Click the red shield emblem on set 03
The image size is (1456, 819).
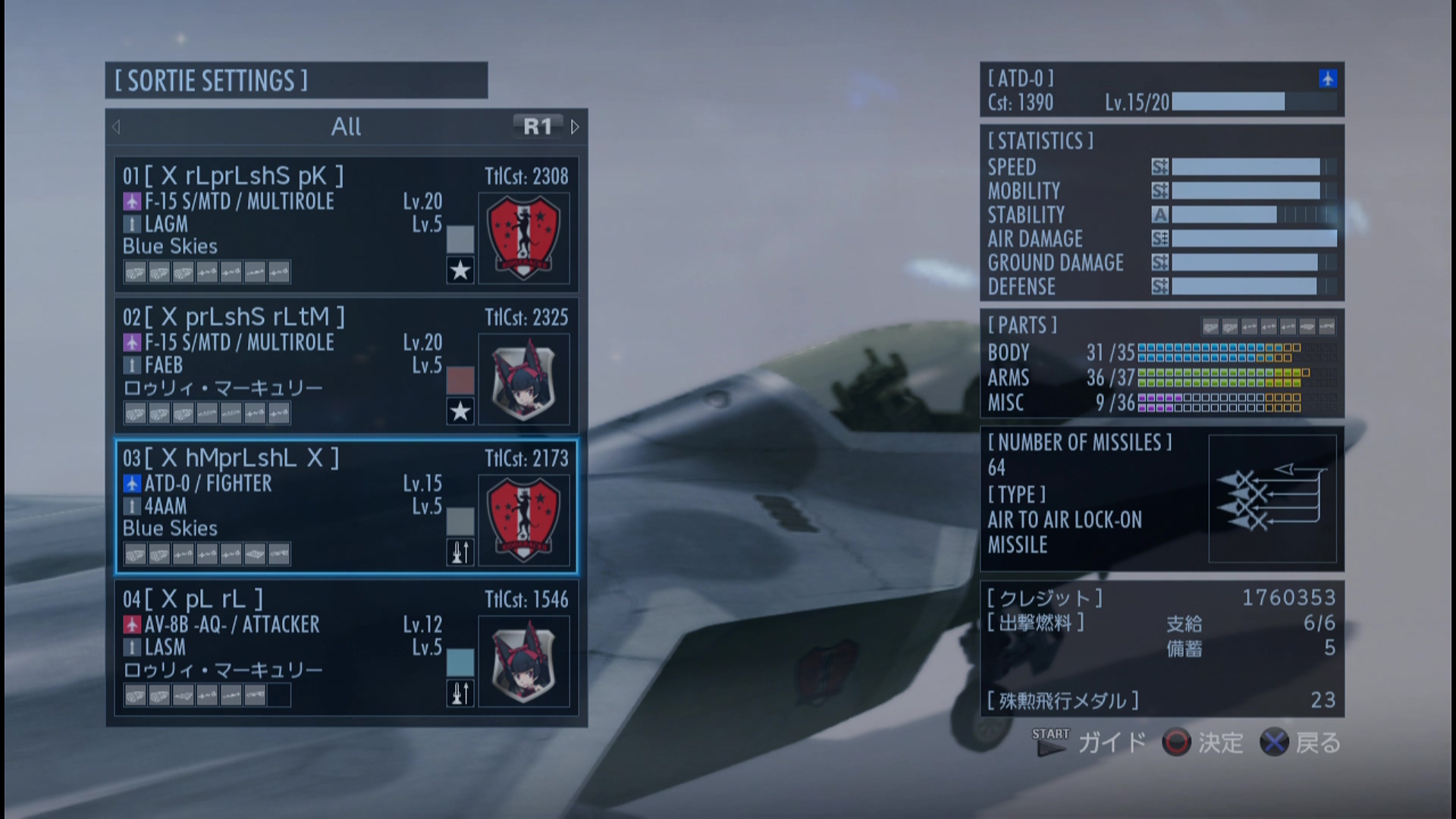pyautogui.click(x=523, y=519)
